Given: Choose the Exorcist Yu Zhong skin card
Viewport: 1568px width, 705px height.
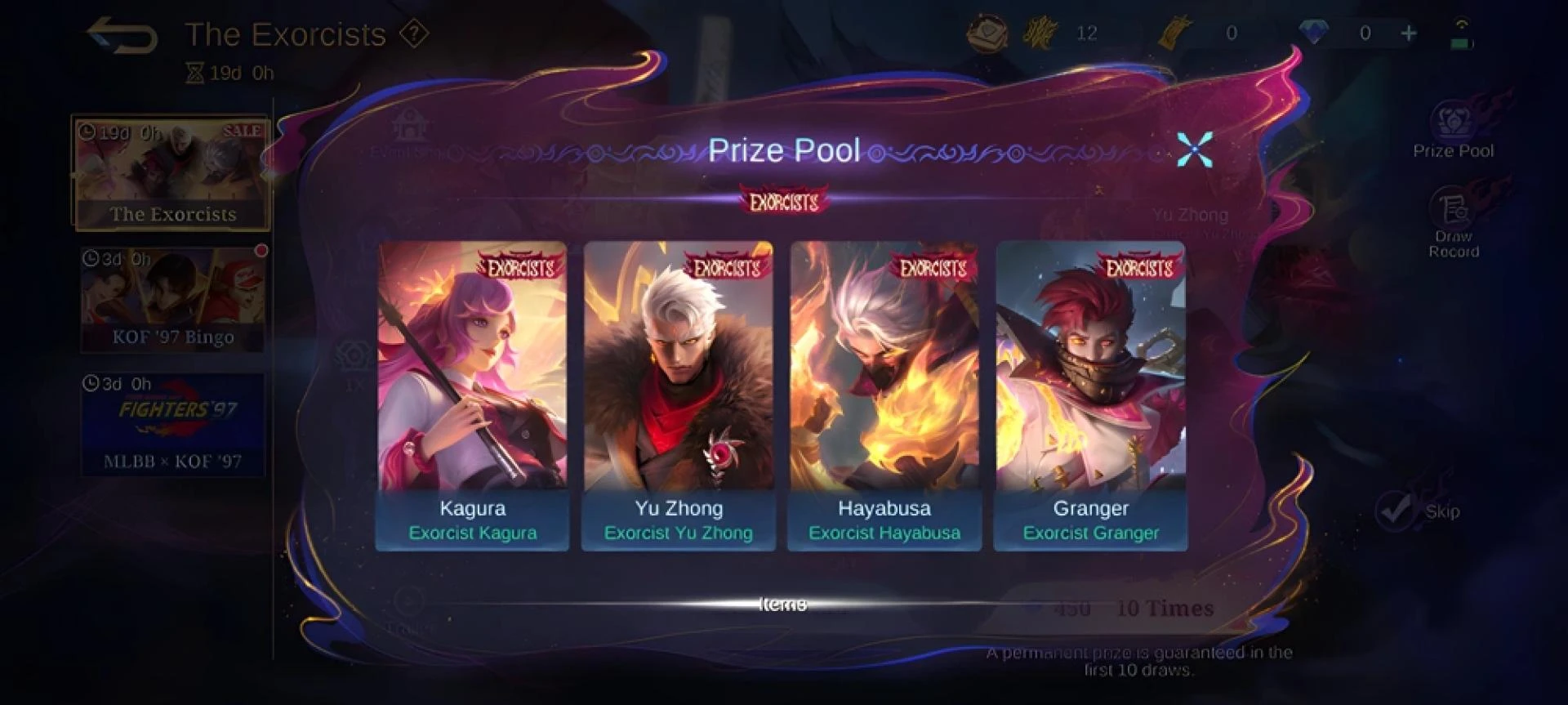Looking at the screenshot, I should tap(678, 395).
